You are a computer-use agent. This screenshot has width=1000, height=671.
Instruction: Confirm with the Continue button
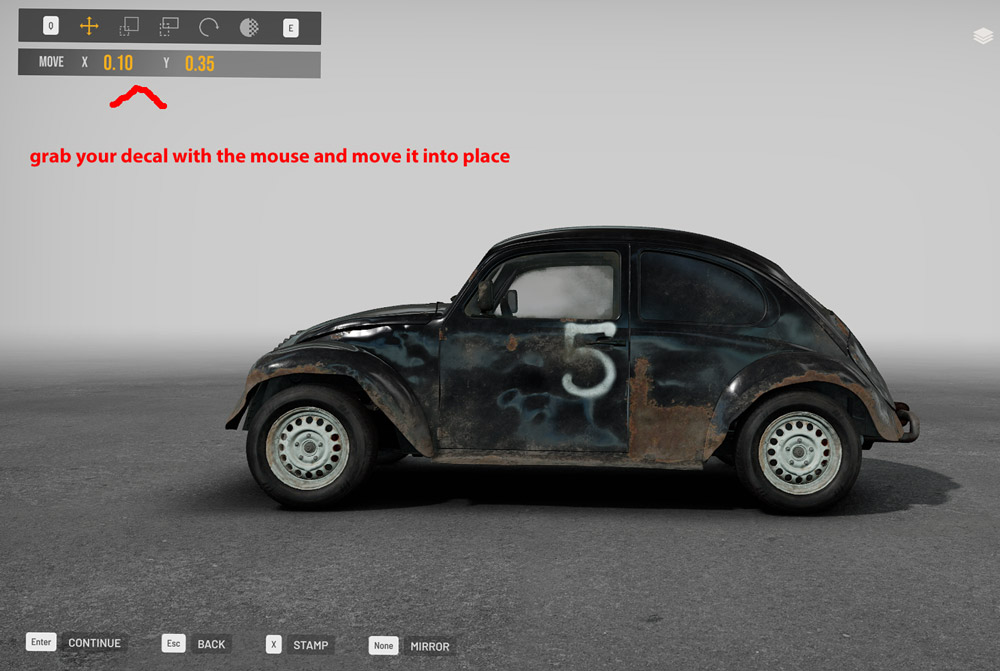[93, 643]
